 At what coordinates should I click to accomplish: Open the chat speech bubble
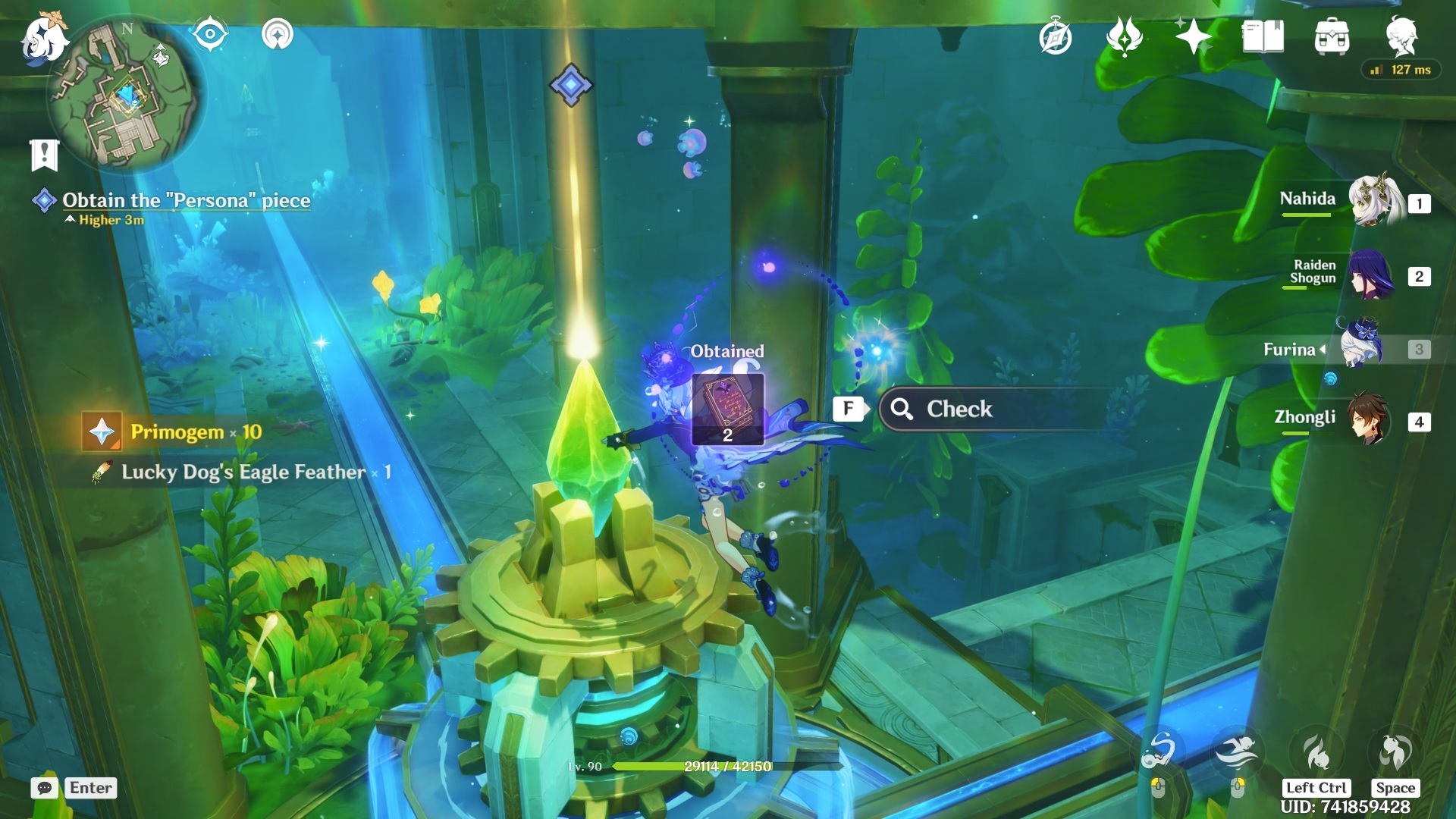44,788
